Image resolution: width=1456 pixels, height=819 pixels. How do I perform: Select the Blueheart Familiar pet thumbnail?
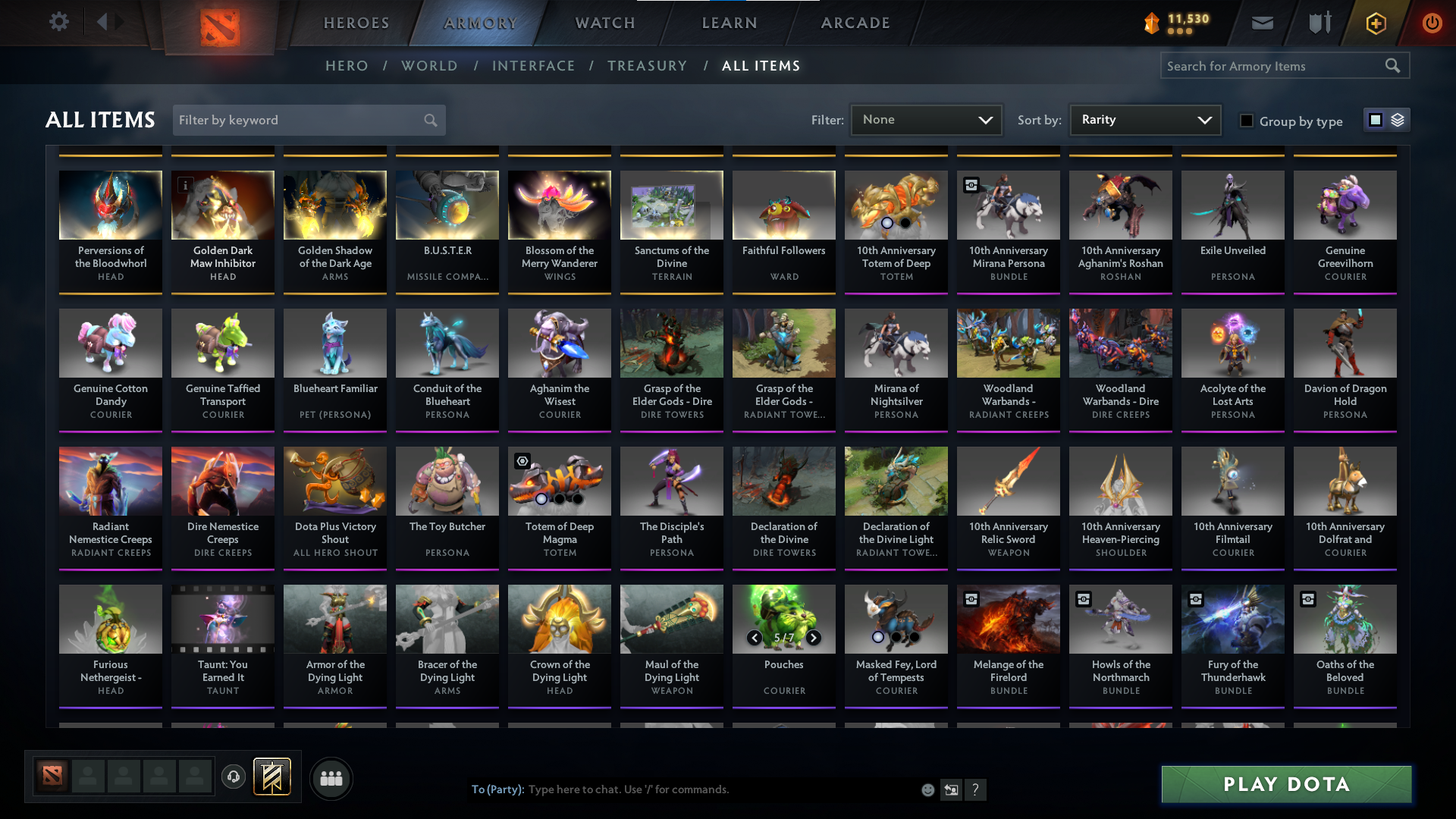[x=334, y=343]
